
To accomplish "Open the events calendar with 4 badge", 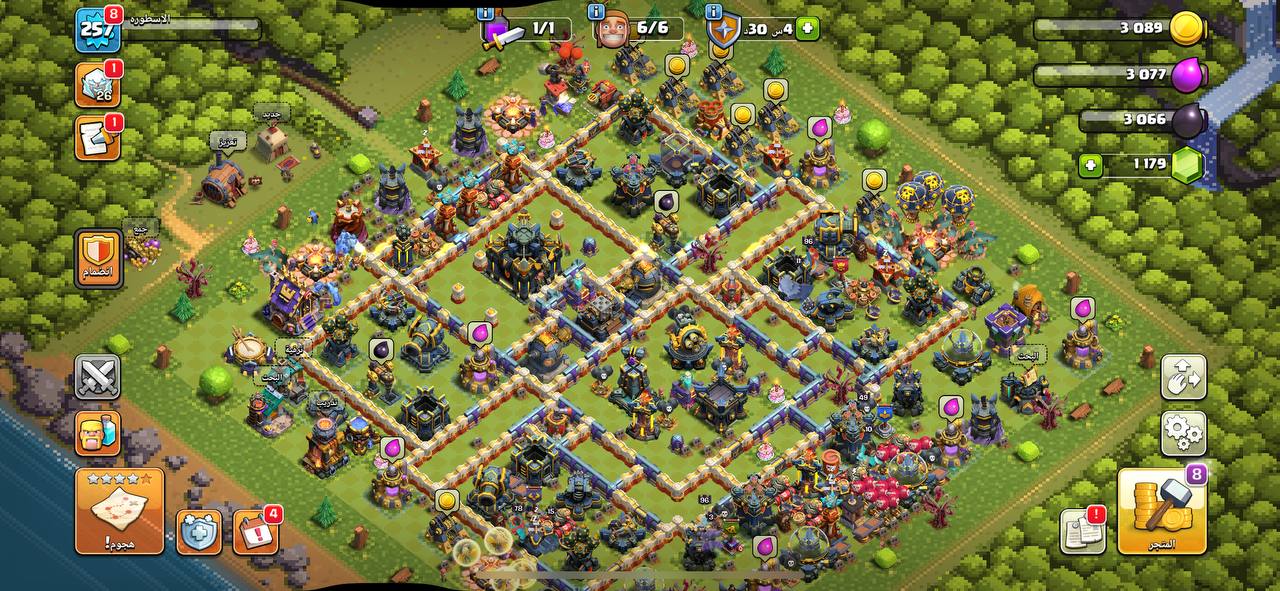I will click(255, 532).
